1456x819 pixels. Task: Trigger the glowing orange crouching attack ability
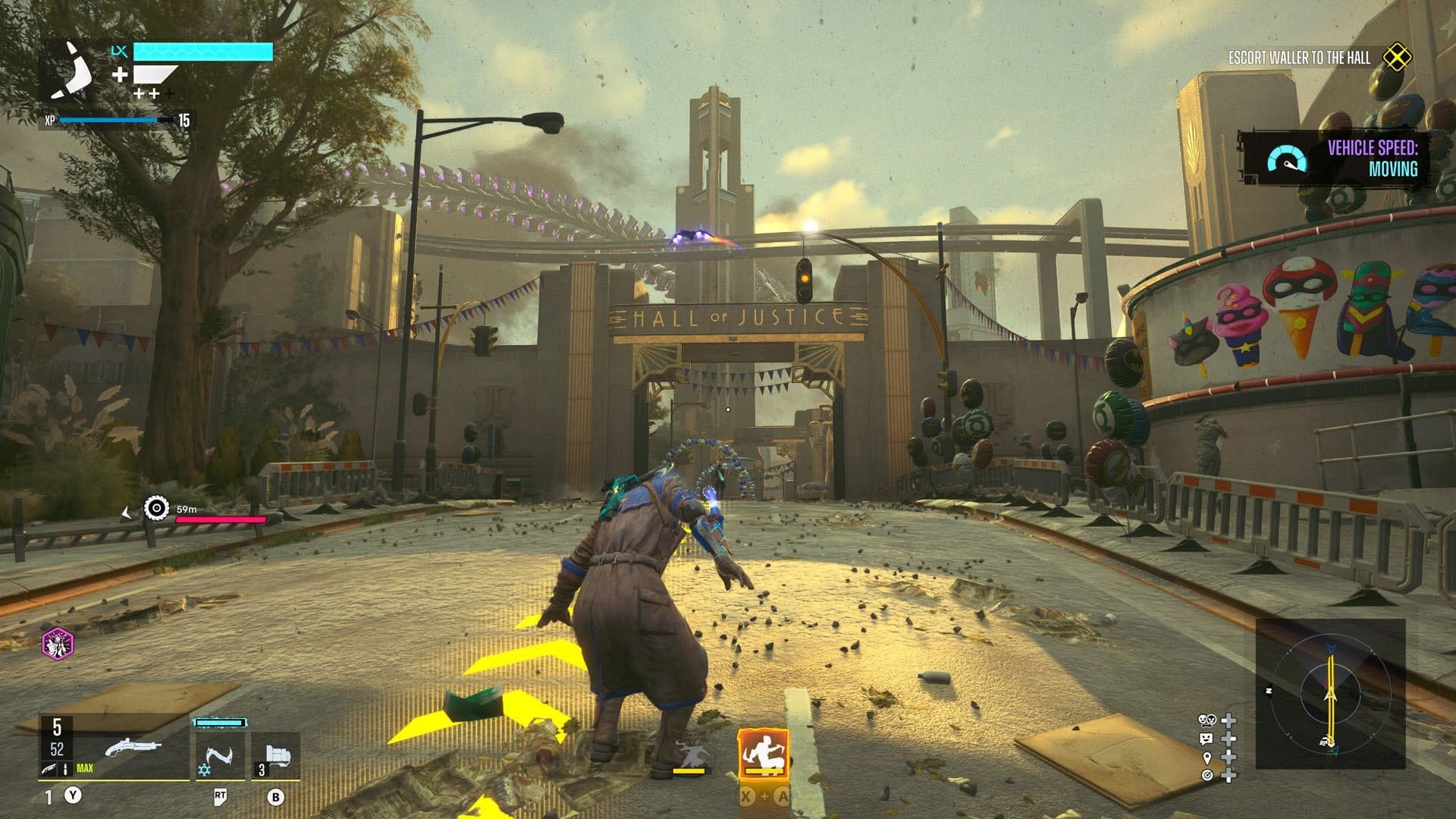(763, 755)
